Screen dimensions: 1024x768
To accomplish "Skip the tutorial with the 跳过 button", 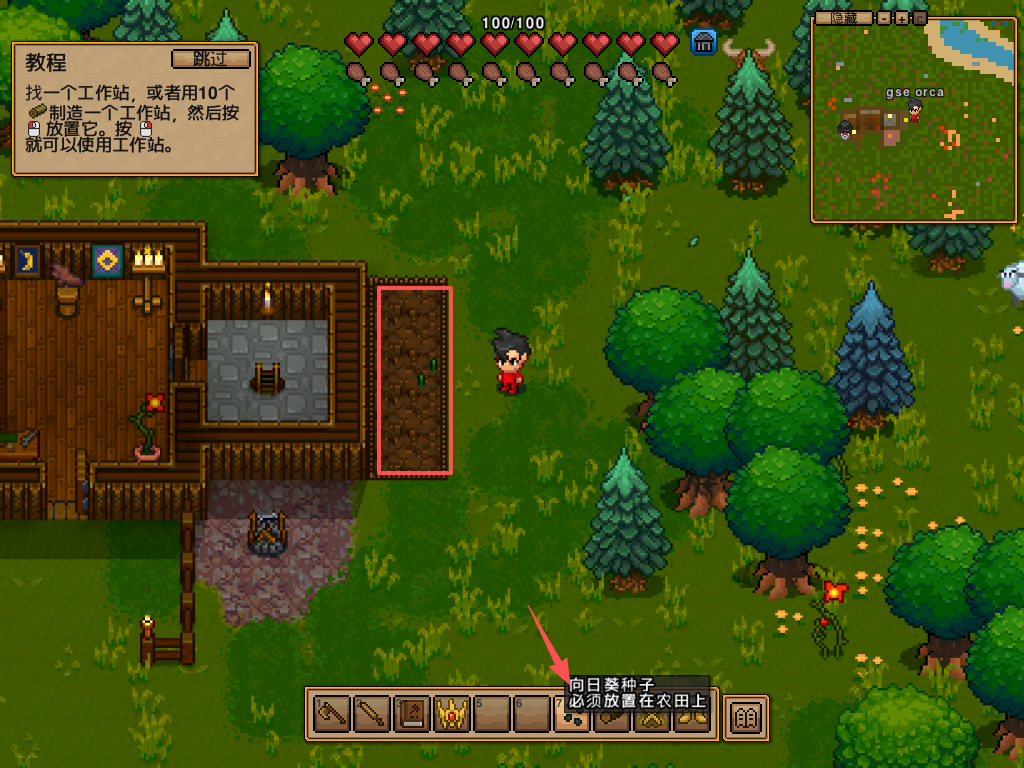I will click(x=210, y=58).
